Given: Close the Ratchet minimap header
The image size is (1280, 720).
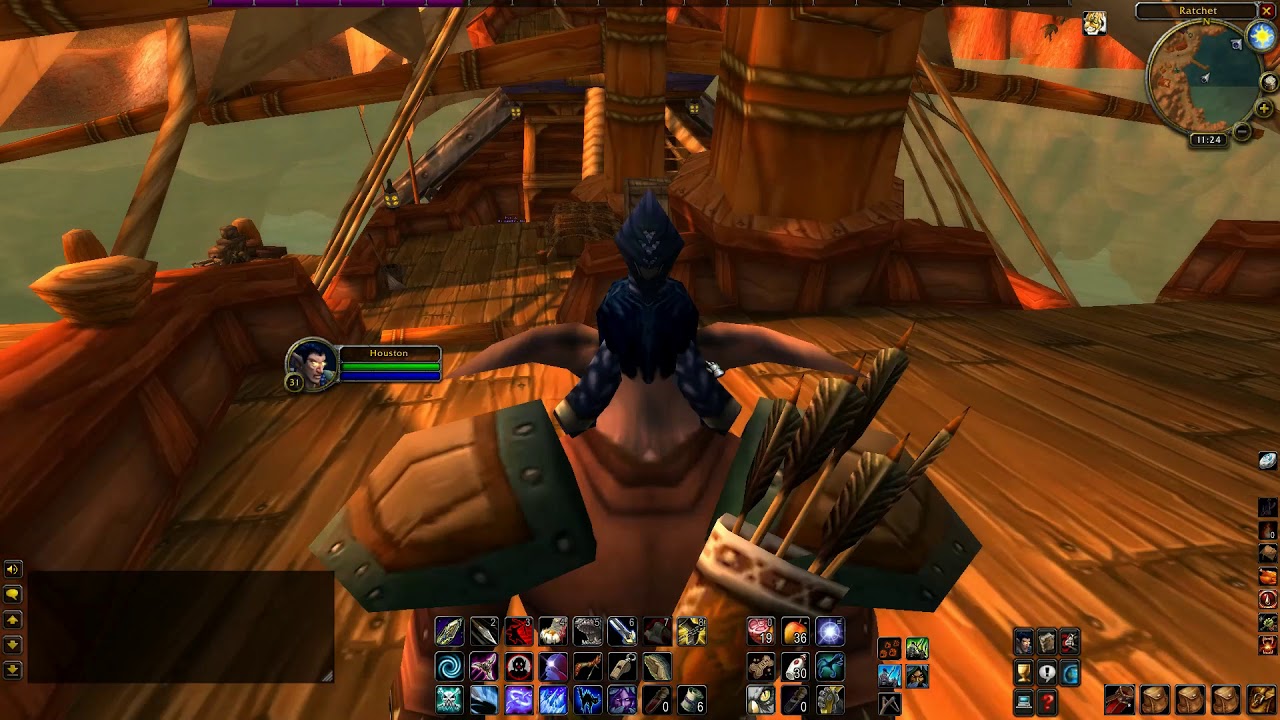Looking at the screenshot, I should point(1266,11).
